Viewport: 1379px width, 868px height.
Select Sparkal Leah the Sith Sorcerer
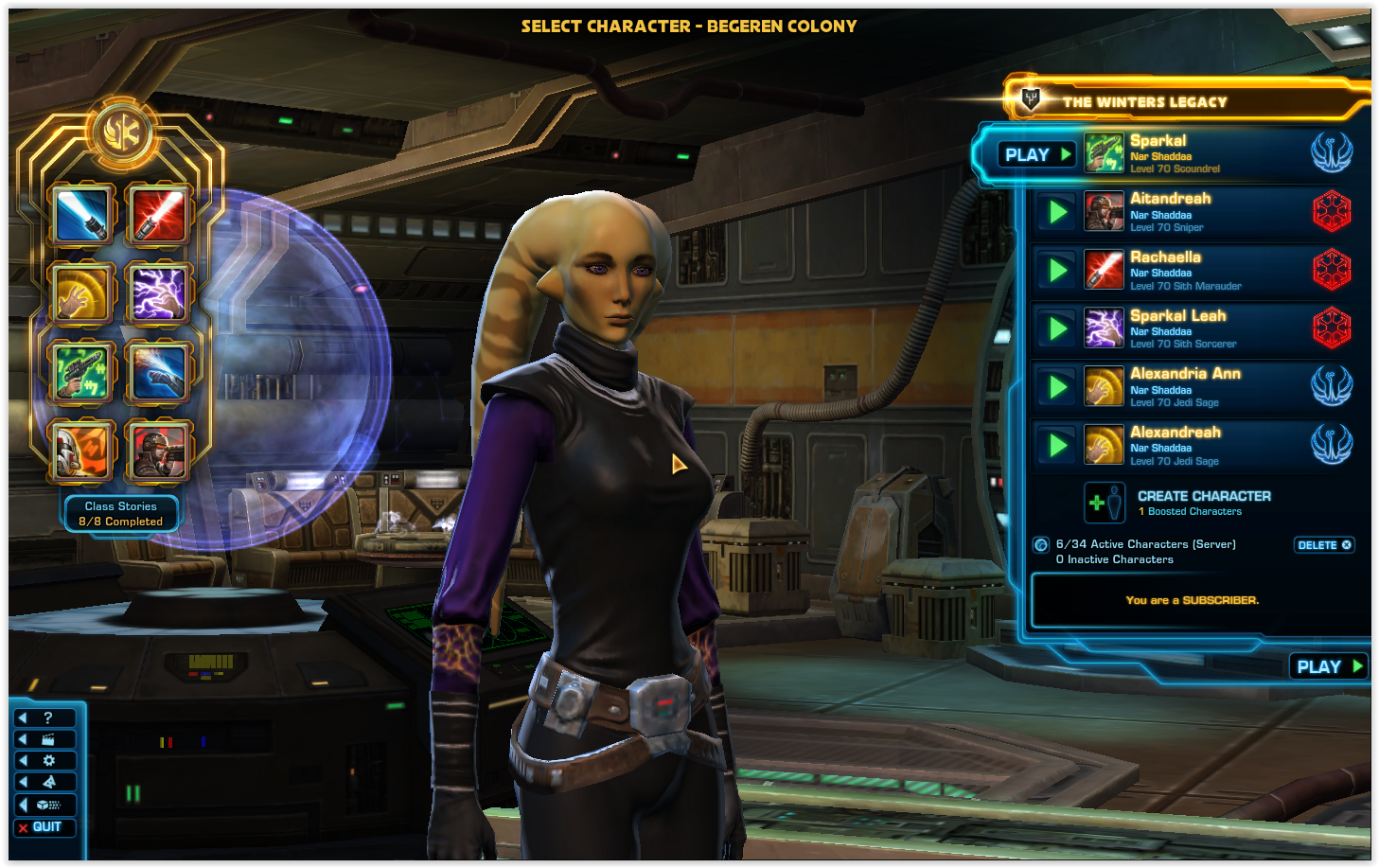click(x=1193, y=328)
